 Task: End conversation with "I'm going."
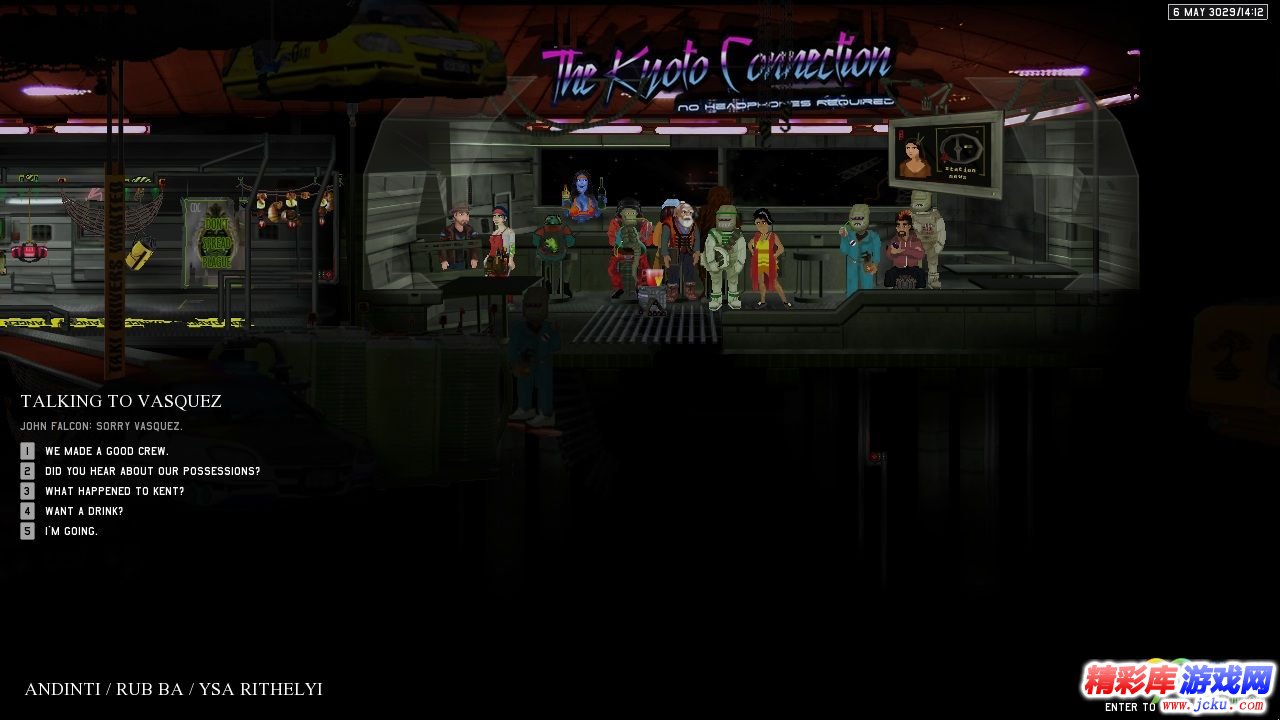click(71, 531)
